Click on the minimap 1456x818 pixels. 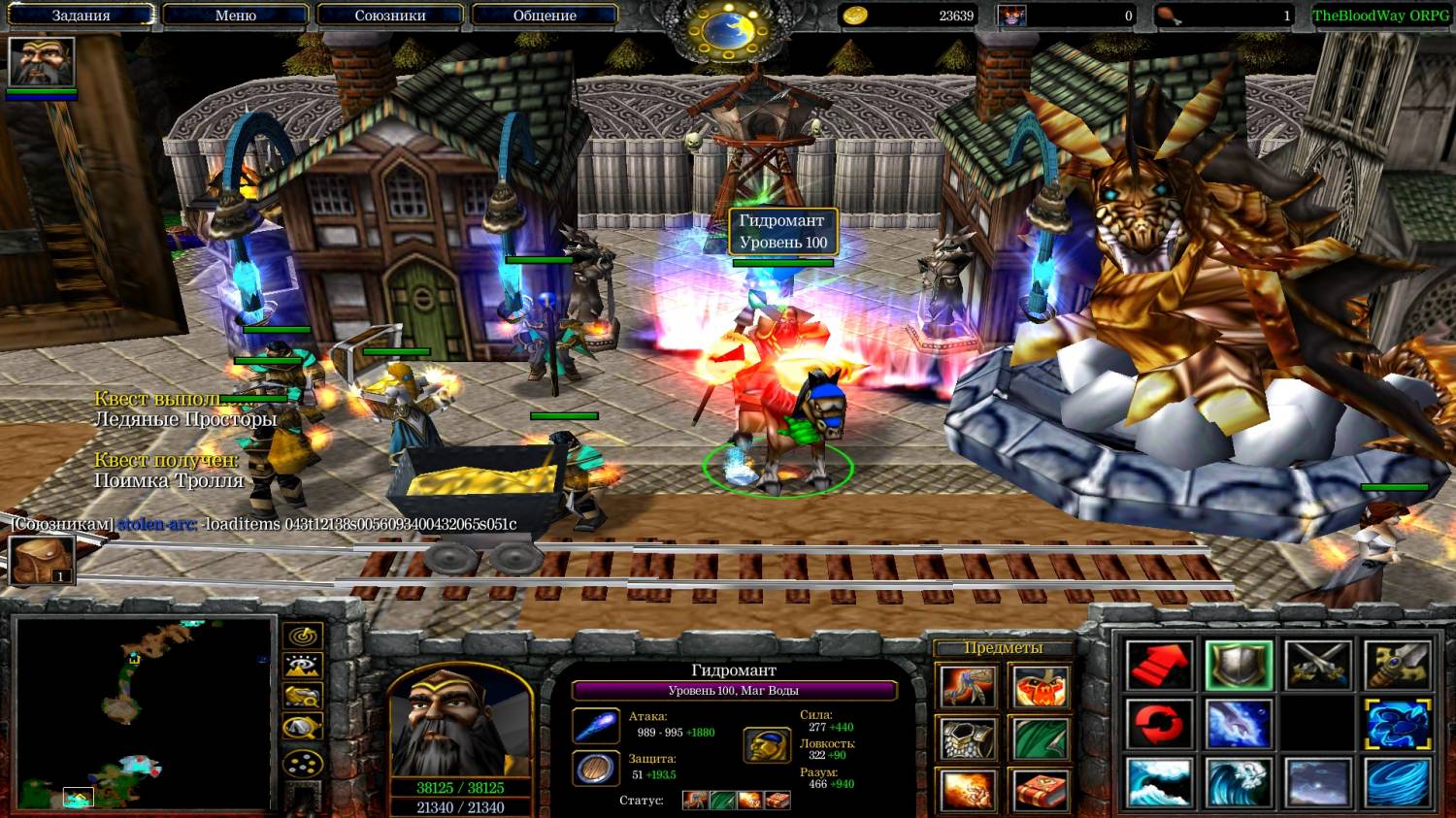[144, 713]
